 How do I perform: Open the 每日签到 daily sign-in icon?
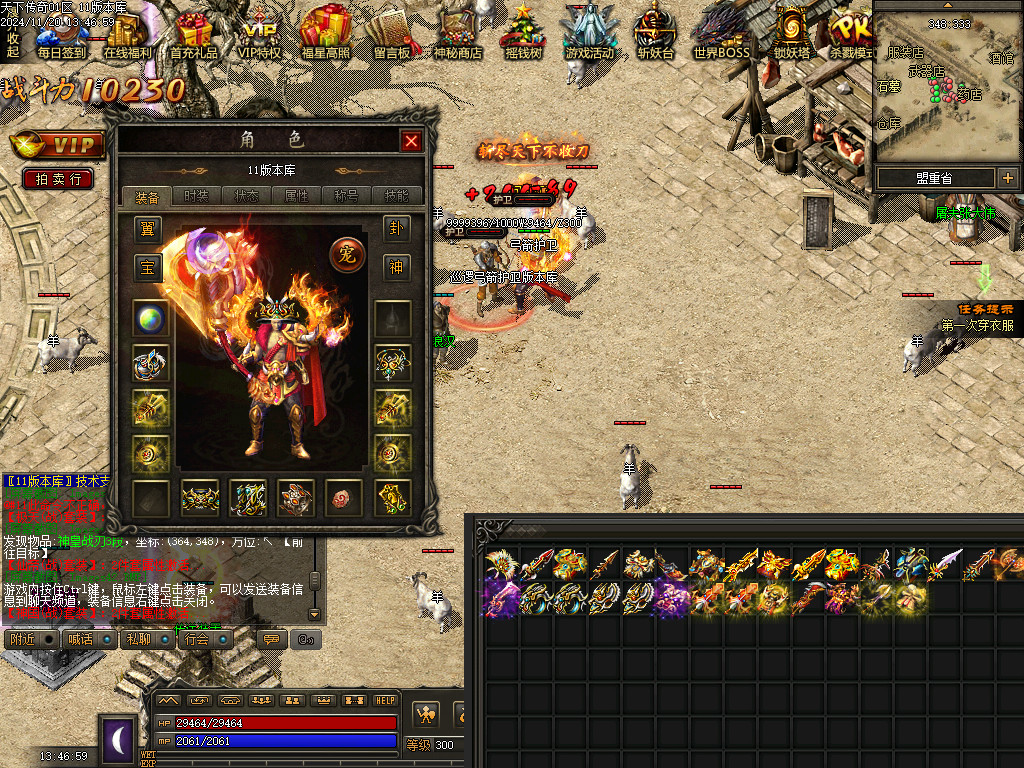[61, 34]
